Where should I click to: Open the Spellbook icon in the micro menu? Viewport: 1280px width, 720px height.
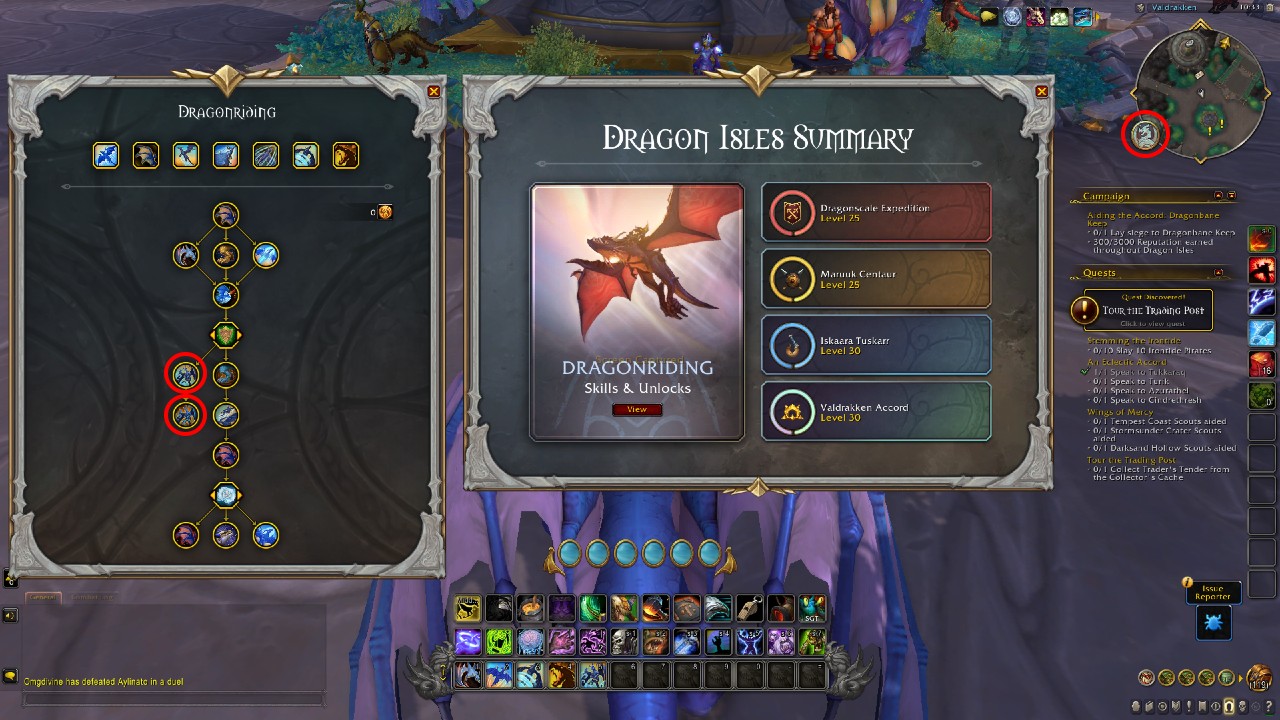(1149, 707)
